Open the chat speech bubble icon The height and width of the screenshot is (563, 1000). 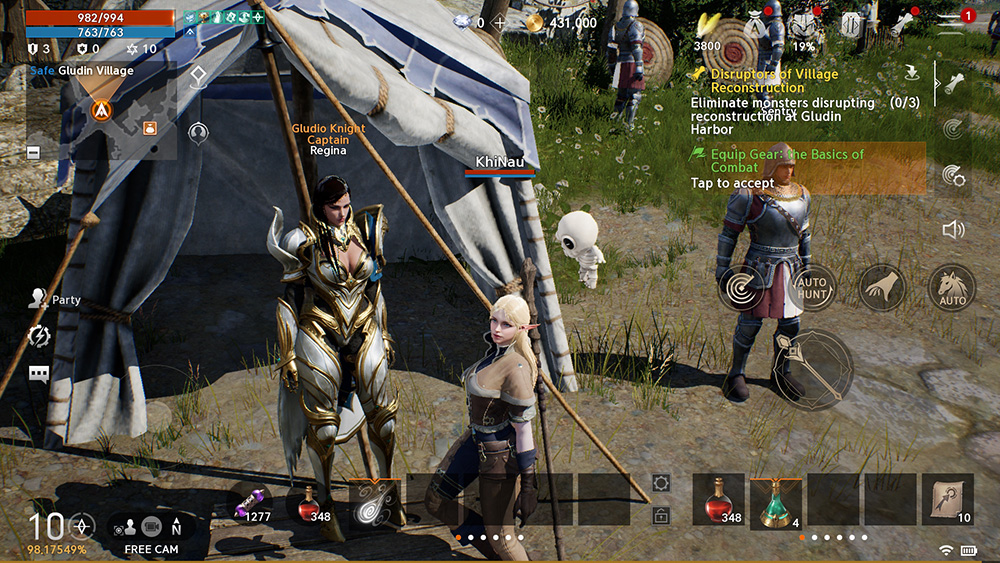point(39,374)
